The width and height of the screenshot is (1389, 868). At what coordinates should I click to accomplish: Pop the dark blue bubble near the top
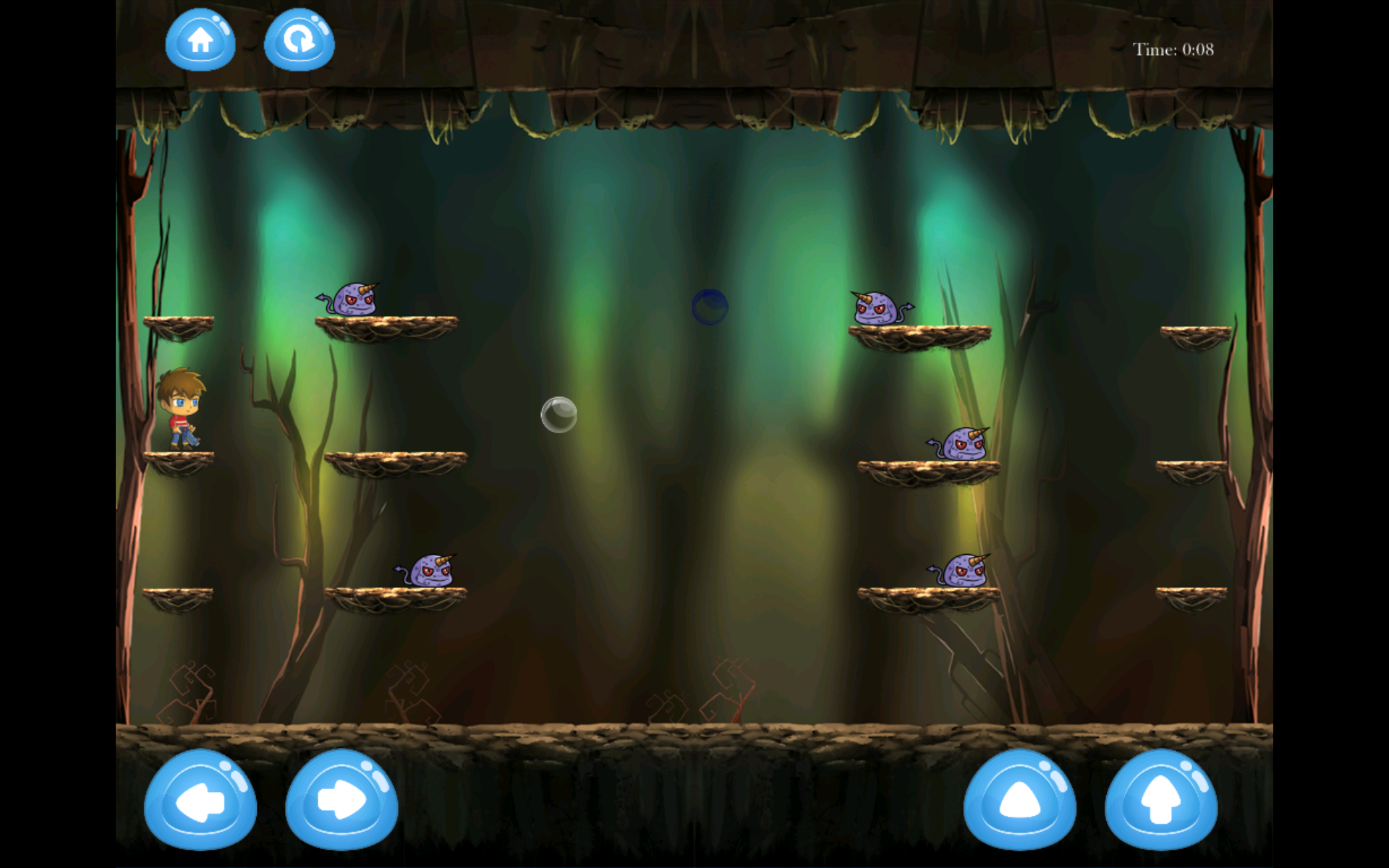tap(709, 306)
